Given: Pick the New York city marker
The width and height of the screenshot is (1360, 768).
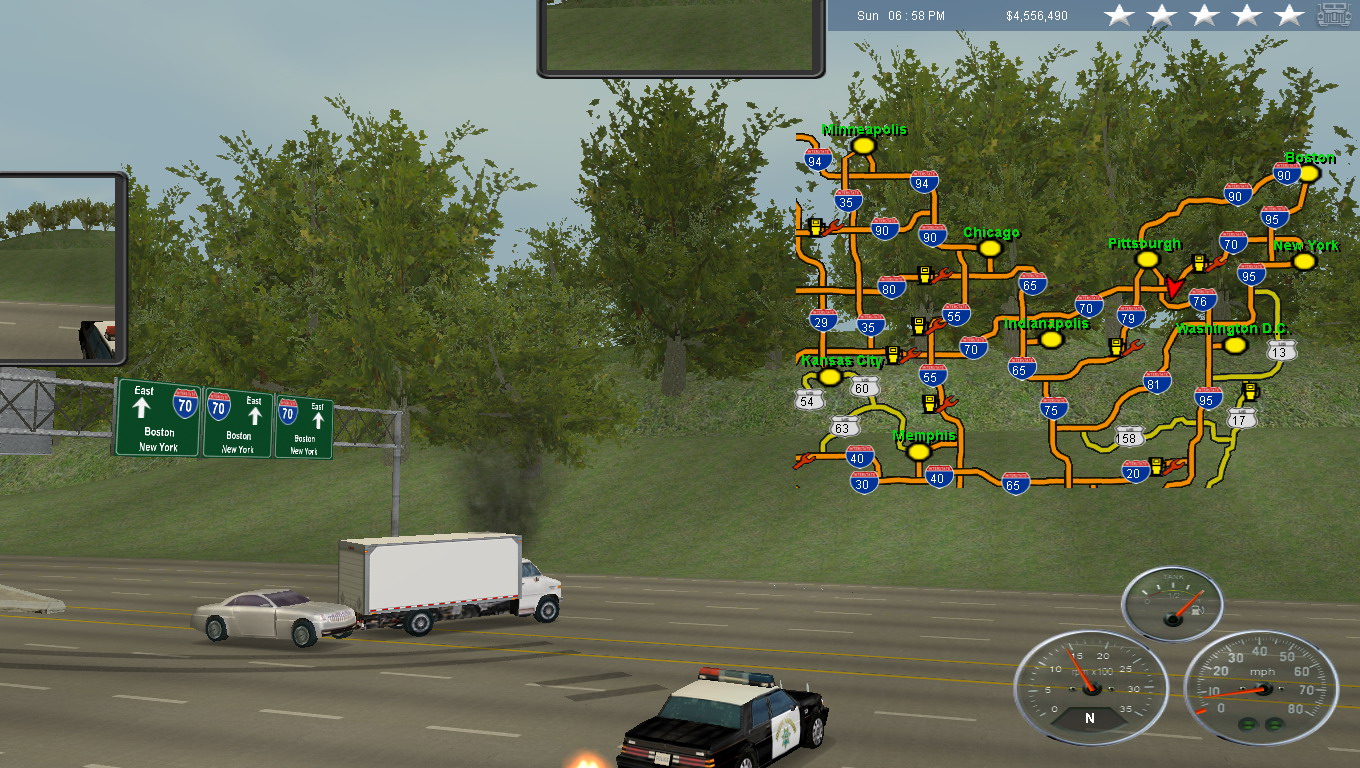Looking at the screenshot, I should pos(1302,261).
